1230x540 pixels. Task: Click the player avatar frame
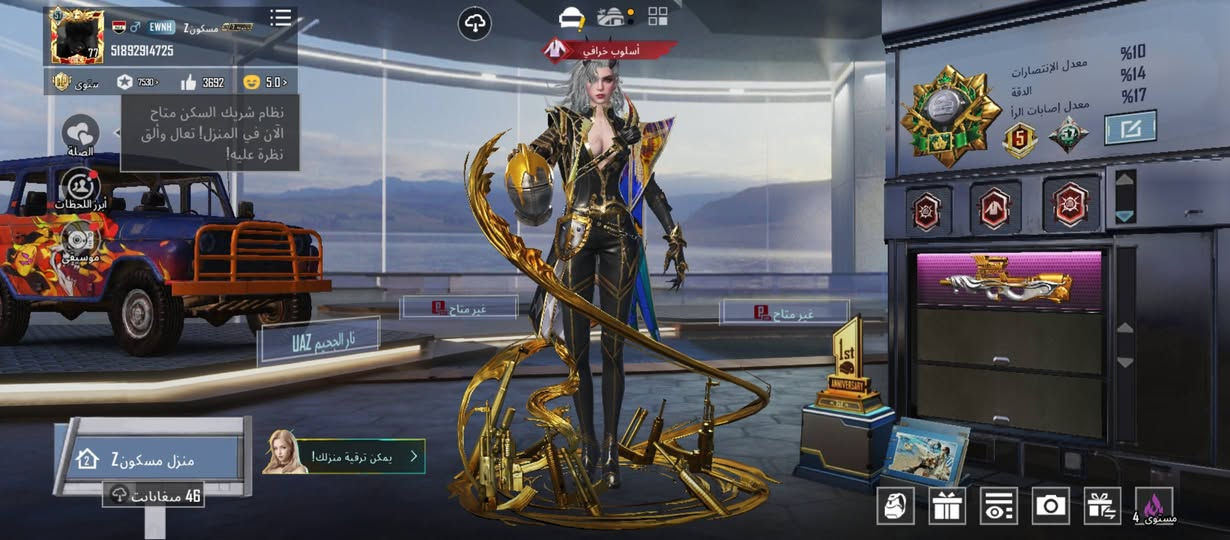[x=77, y=36]
